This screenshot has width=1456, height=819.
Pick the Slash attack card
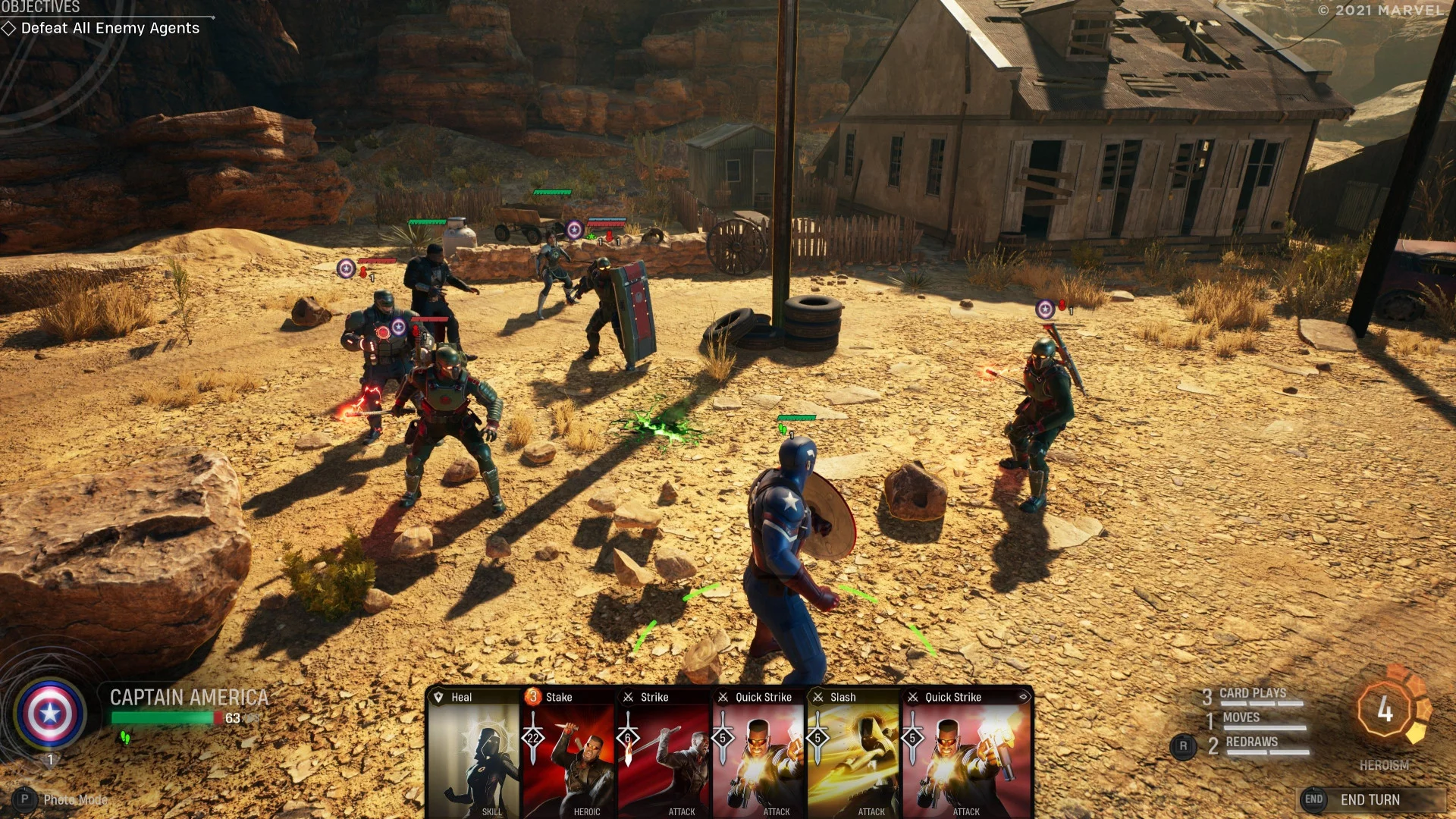pyautogui.click(x=853, y=755)
